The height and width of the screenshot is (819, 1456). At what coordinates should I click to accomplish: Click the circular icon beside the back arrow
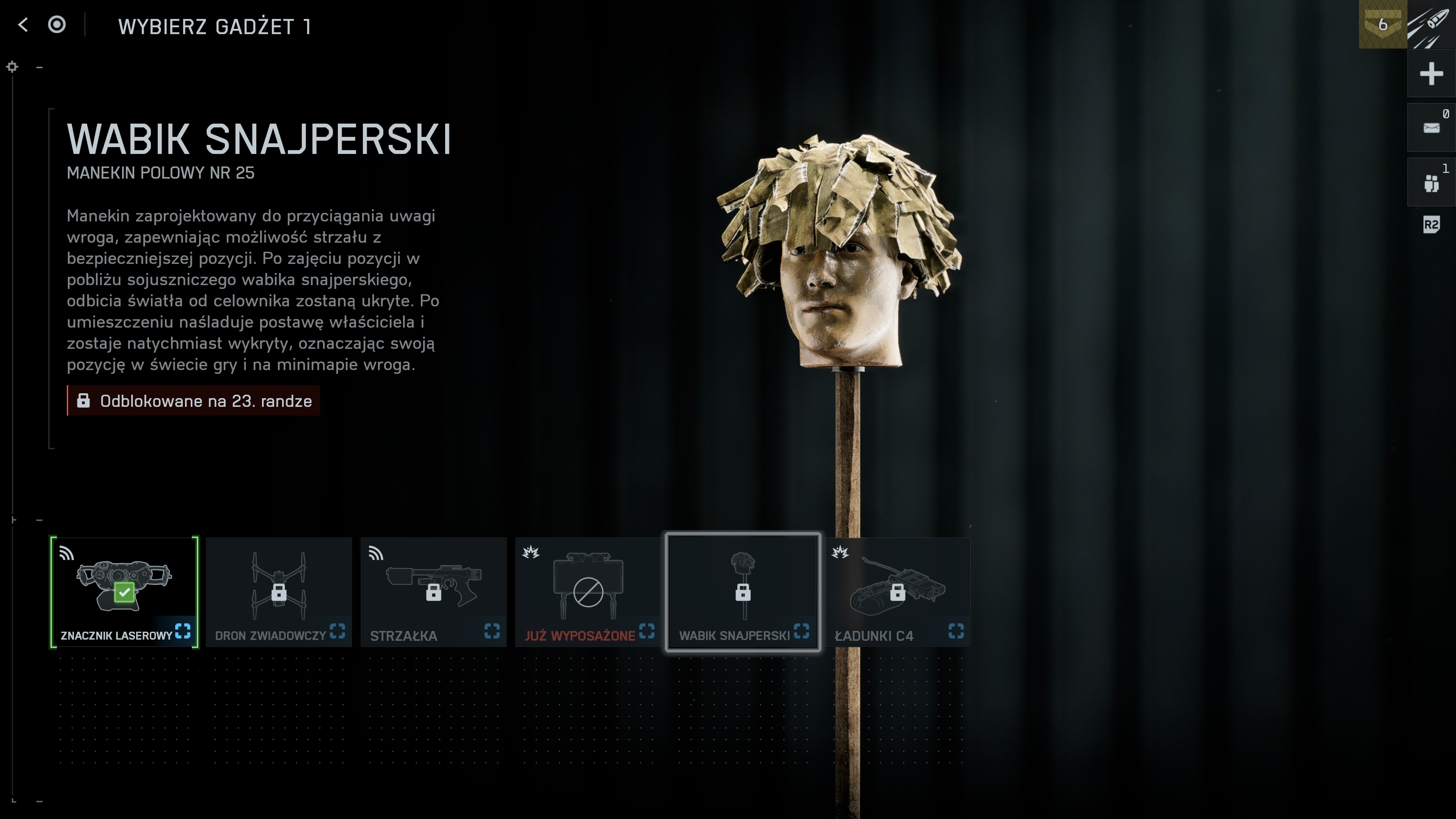(x=56, y=25)
